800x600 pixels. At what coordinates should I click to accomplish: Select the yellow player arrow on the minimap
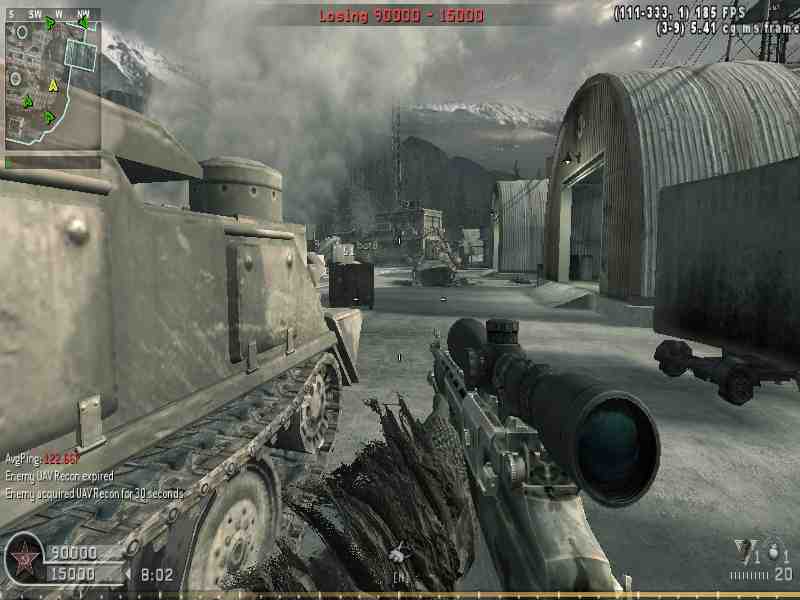(x=53, y=87)
